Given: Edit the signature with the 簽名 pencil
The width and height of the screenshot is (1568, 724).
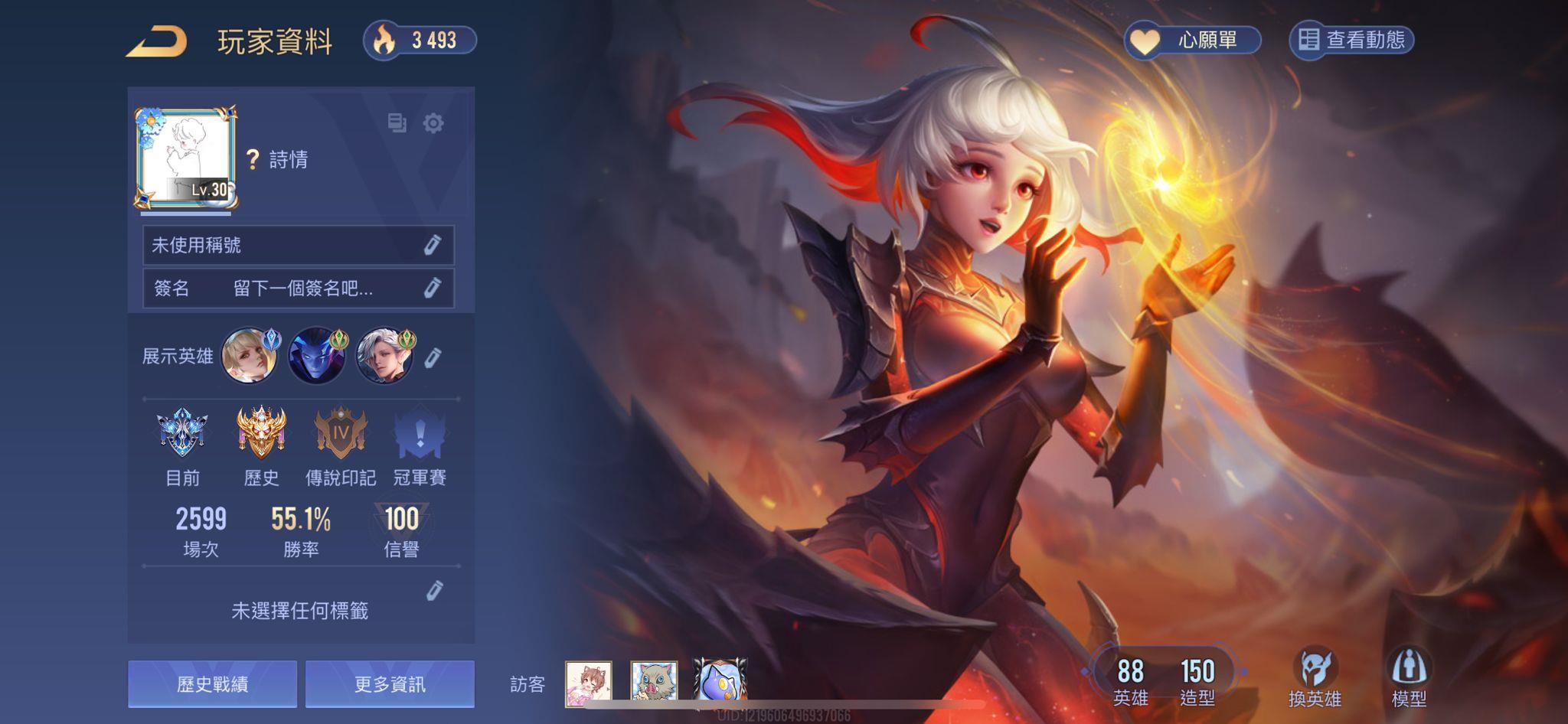Looking at the screenshot, I should coord(435,289).
